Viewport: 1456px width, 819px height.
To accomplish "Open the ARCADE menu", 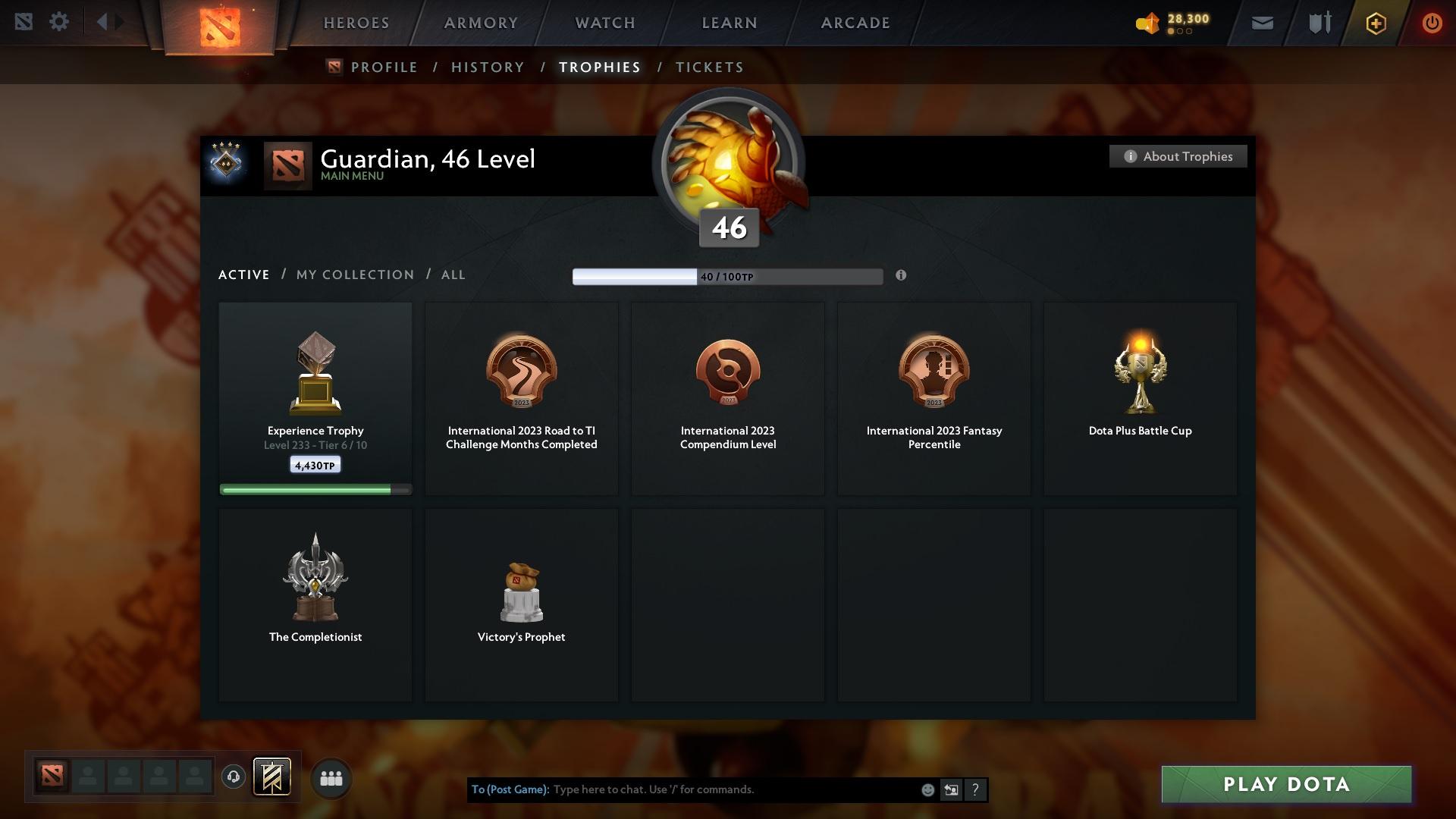I will click(x=854, y=23).
